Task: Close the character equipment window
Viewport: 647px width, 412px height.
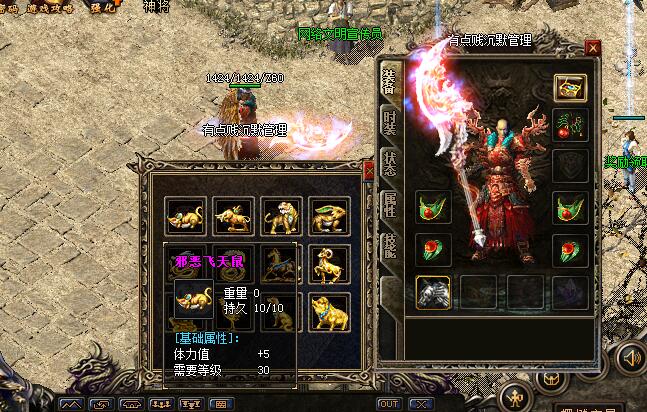Action: coord(593,47)
